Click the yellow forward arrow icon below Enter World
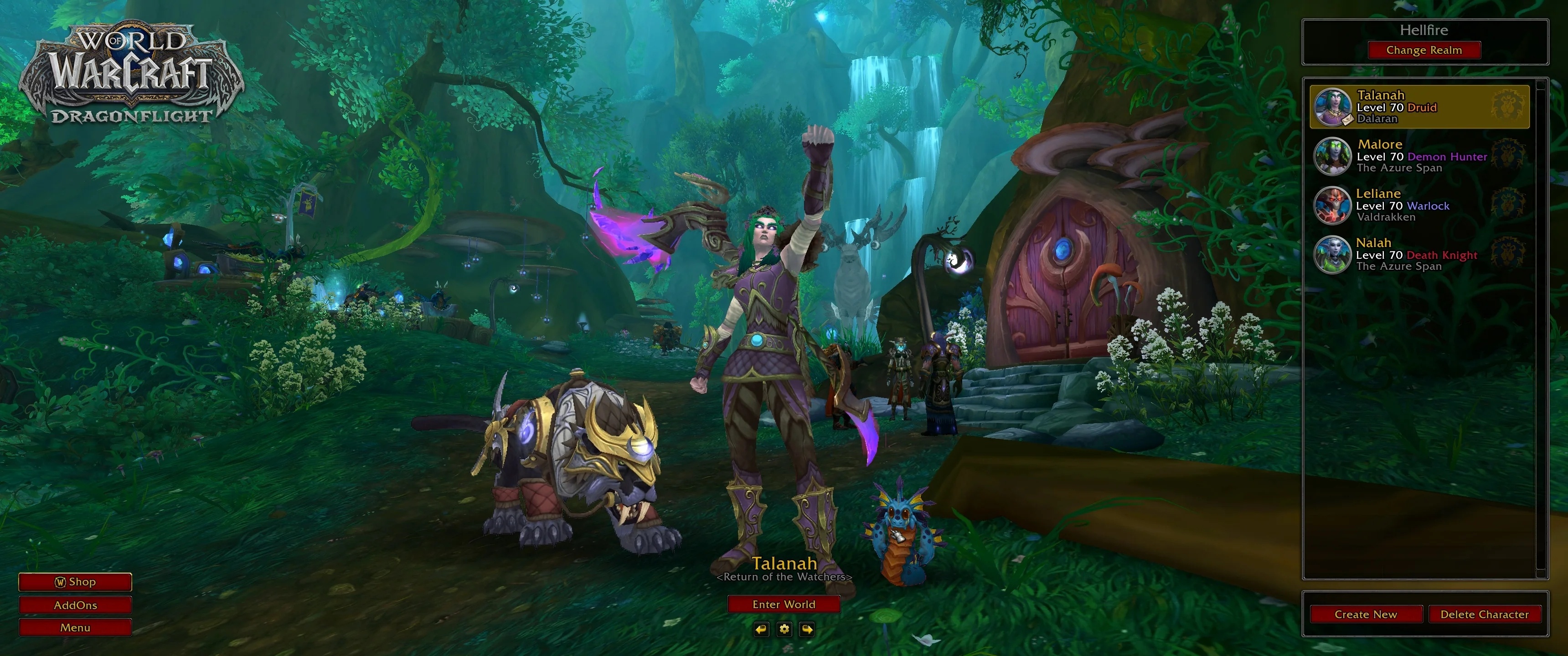The image size is (1568, 656). [808, 630]
